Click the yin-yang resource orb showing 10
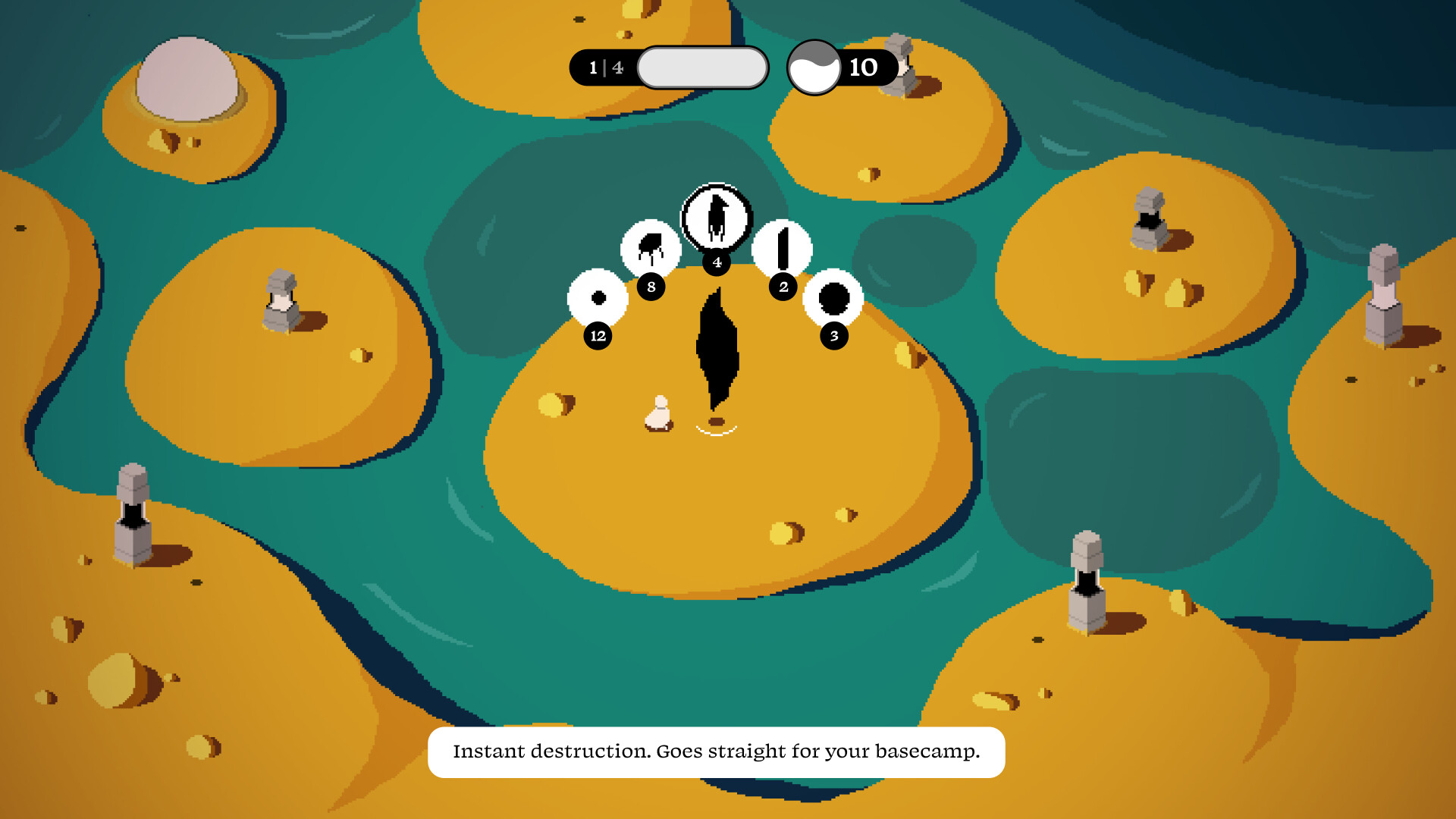This screenshot has height=819, width=1456. tap(814, 67)
